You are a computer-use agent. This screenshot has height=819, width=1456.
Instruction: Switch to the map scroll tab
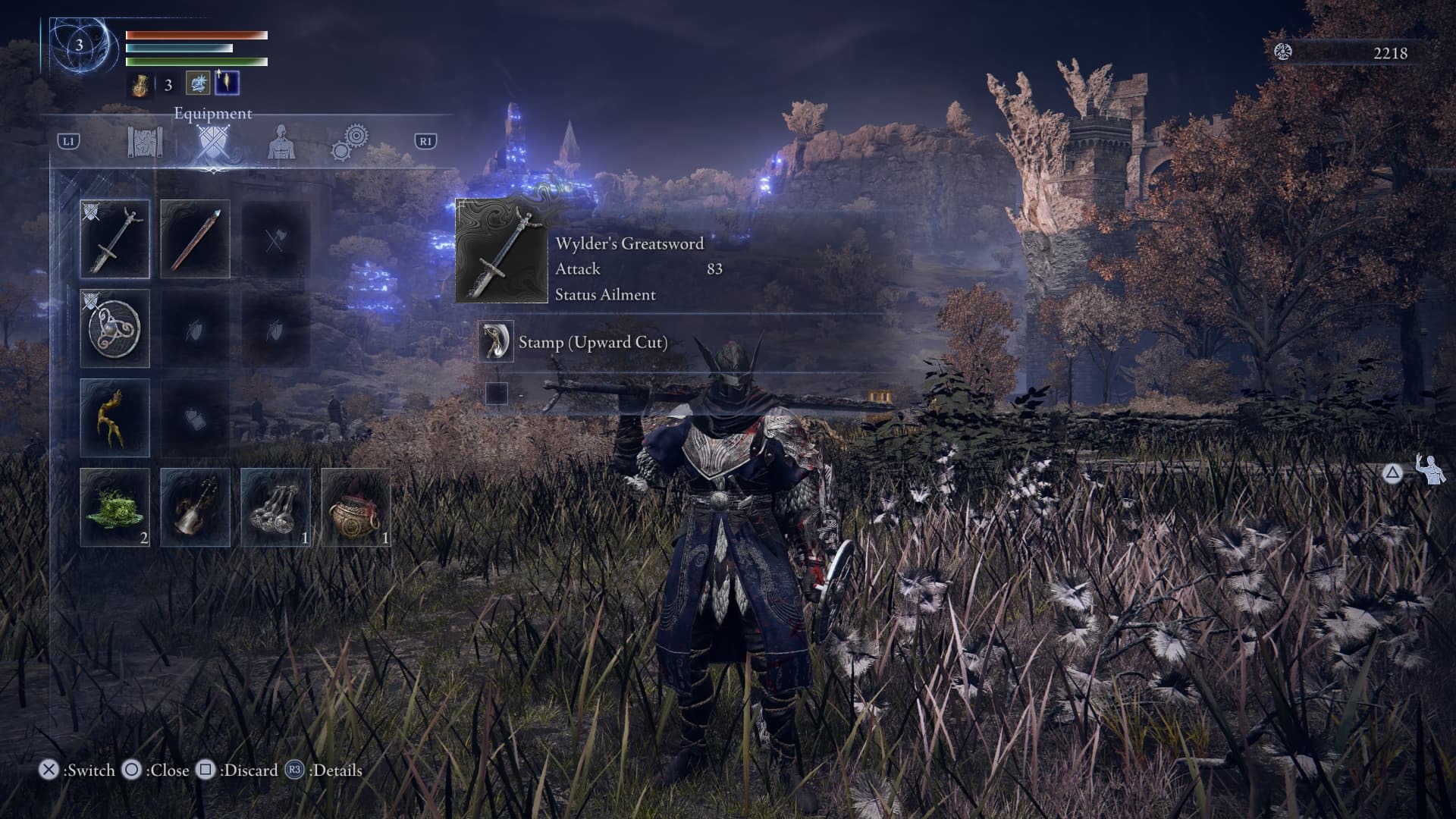click(x=145, y=142)
